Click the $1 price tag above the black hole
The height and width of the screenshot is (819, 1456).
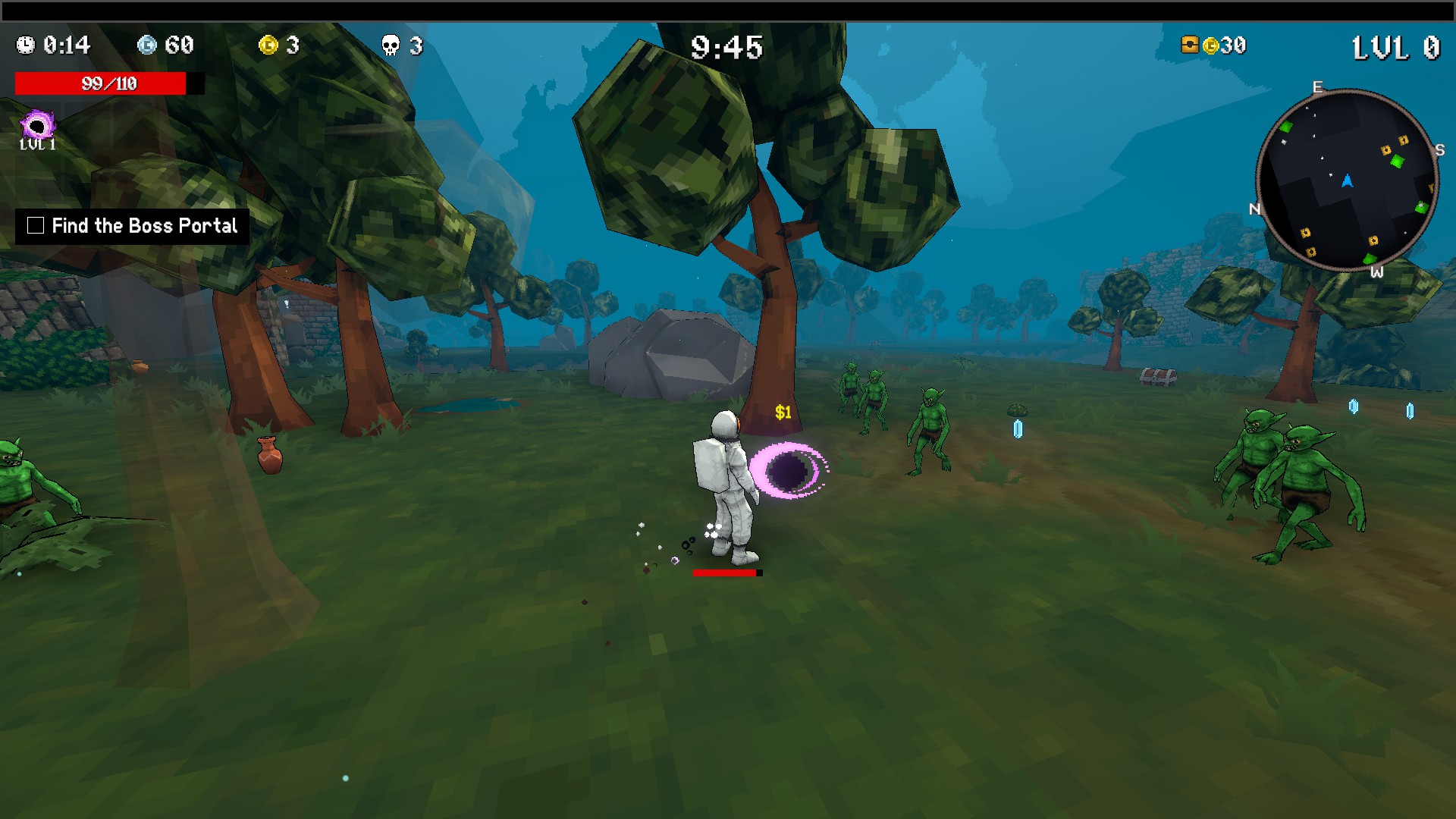[783, 413]
